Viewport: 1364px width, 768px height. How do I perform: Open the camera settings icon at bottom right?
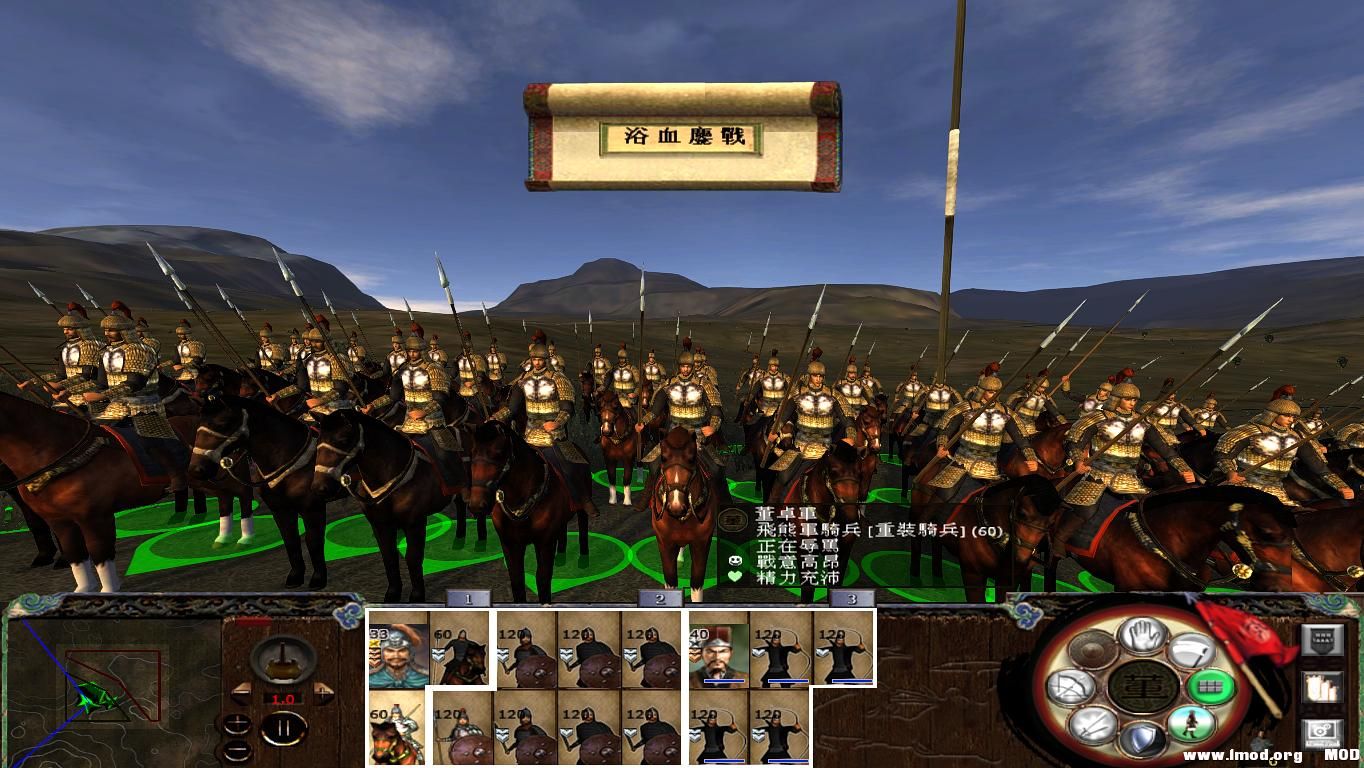[1321, 732]
